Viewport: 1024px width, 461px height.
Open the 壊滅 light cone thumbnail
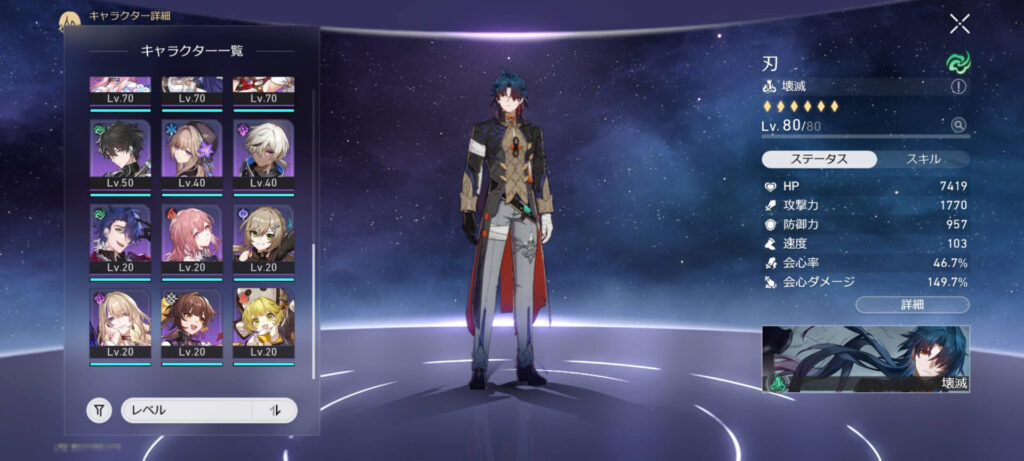[866, 359]
